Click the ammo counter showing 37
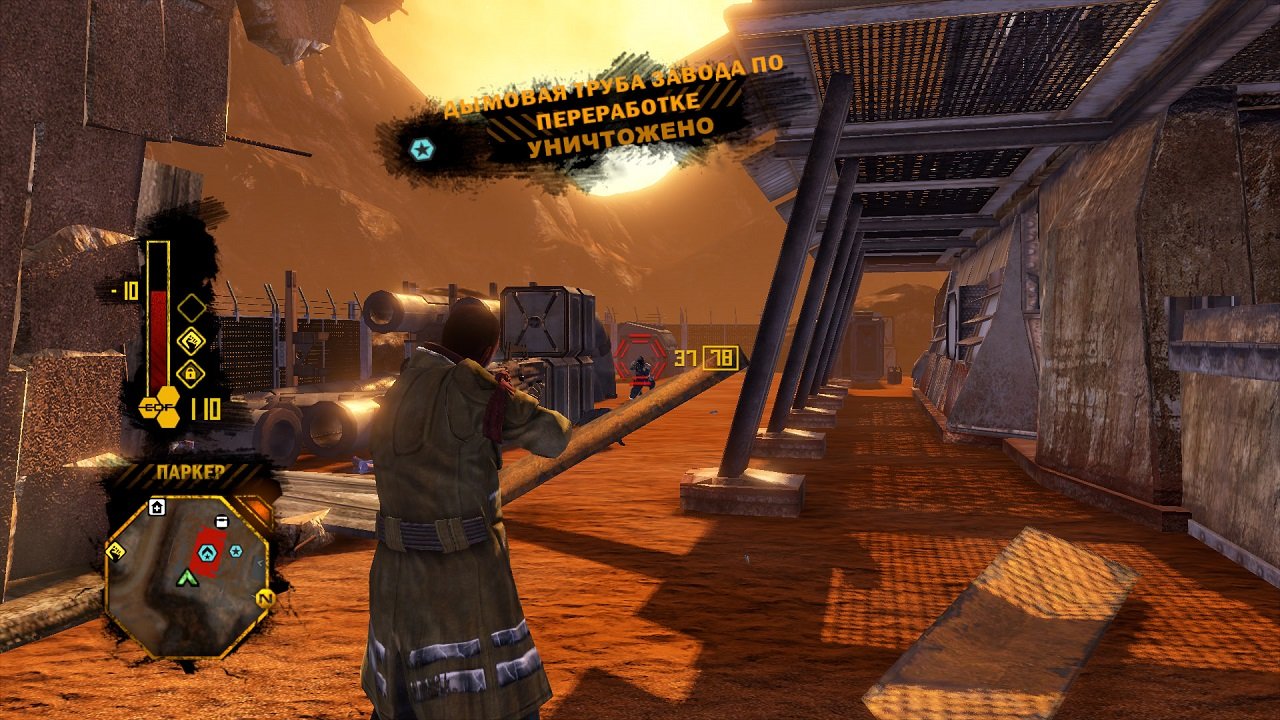 tap(685, 356)
